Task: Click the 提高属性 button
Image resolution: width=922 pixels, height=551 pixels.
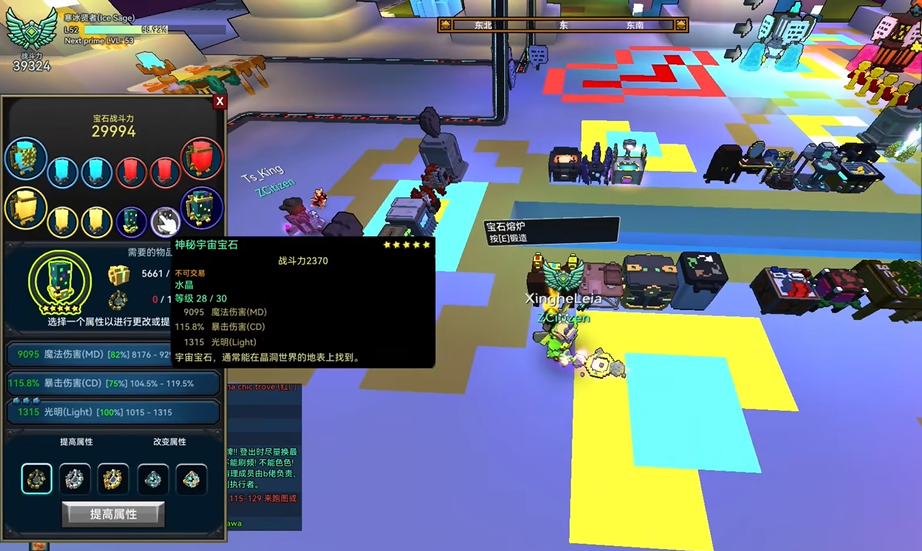Action: click(113, 514)
